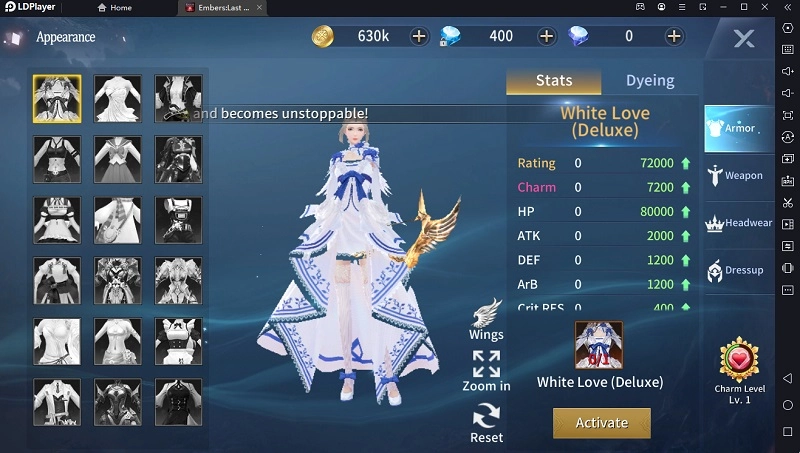Open the Dressup category
This screenshot has width=800, height=453.
[735, 270]
